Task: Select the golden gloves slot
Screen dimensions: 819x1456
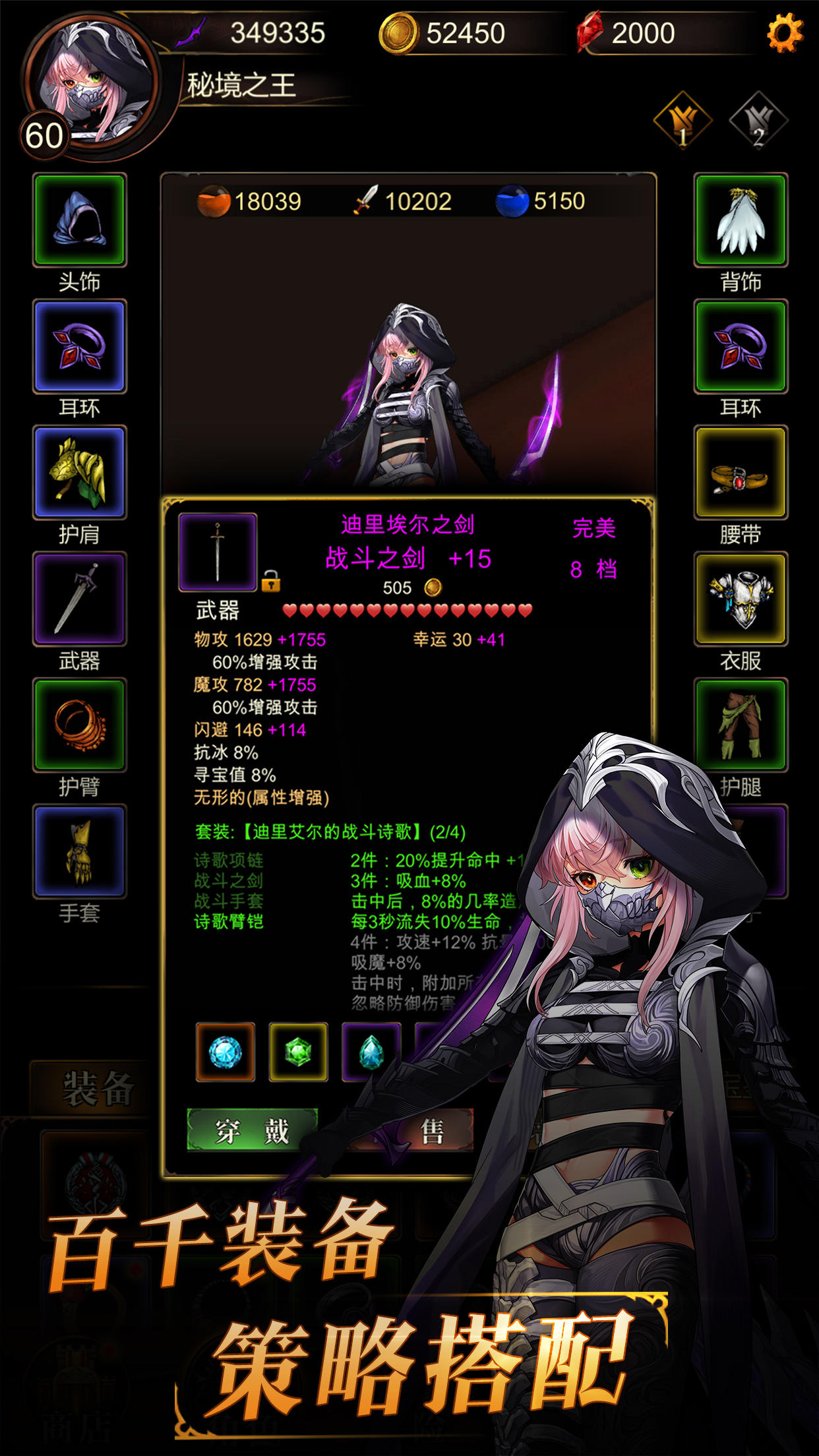Action: point(79,851)
